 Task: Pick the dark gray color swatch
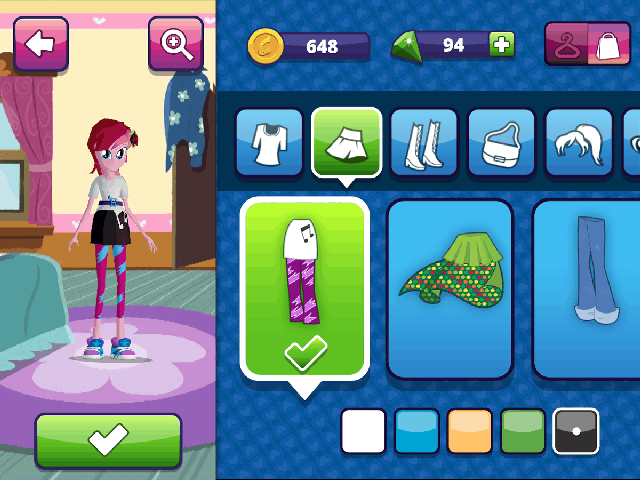tap(575, 431)
